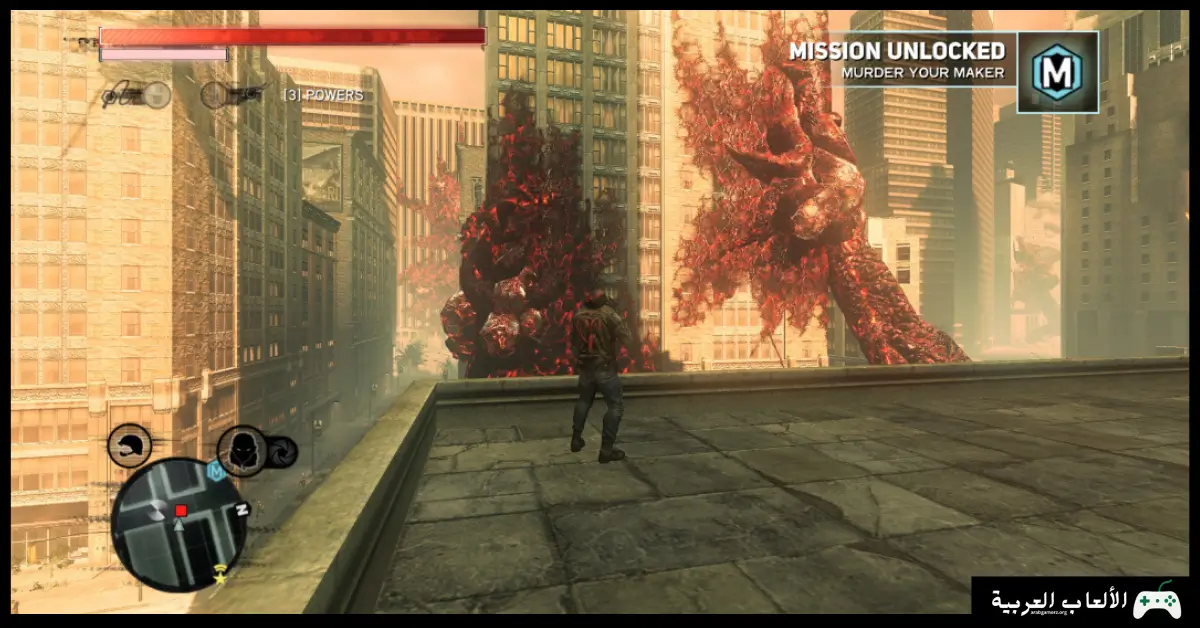Click the hexagonal M mission badge
The height and width of the screenshot is (628, 1200).
coord(1057,72)
